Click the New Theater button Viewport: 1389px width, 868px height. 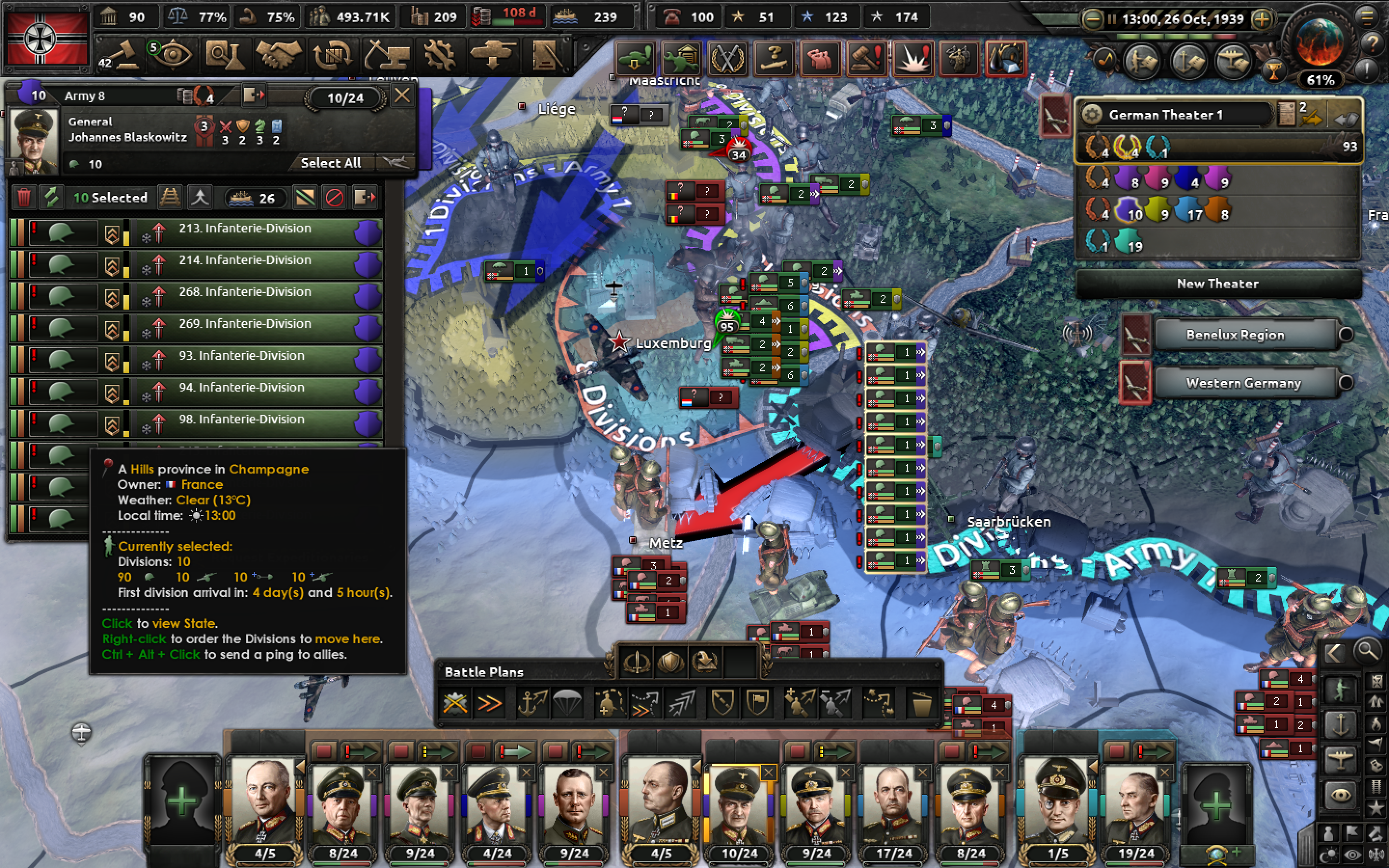[1217, 283]
